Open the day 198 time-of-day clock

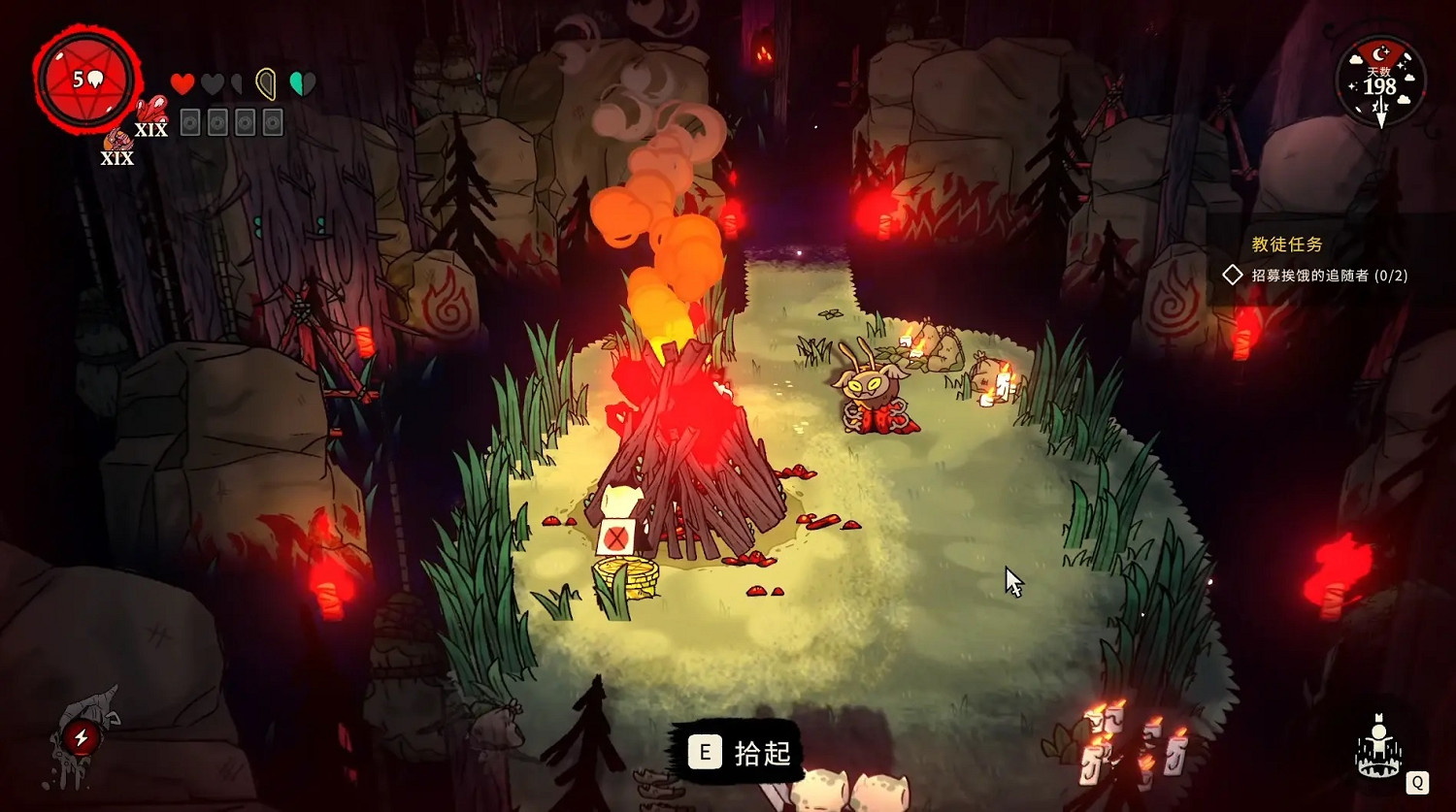(1379, 84)
